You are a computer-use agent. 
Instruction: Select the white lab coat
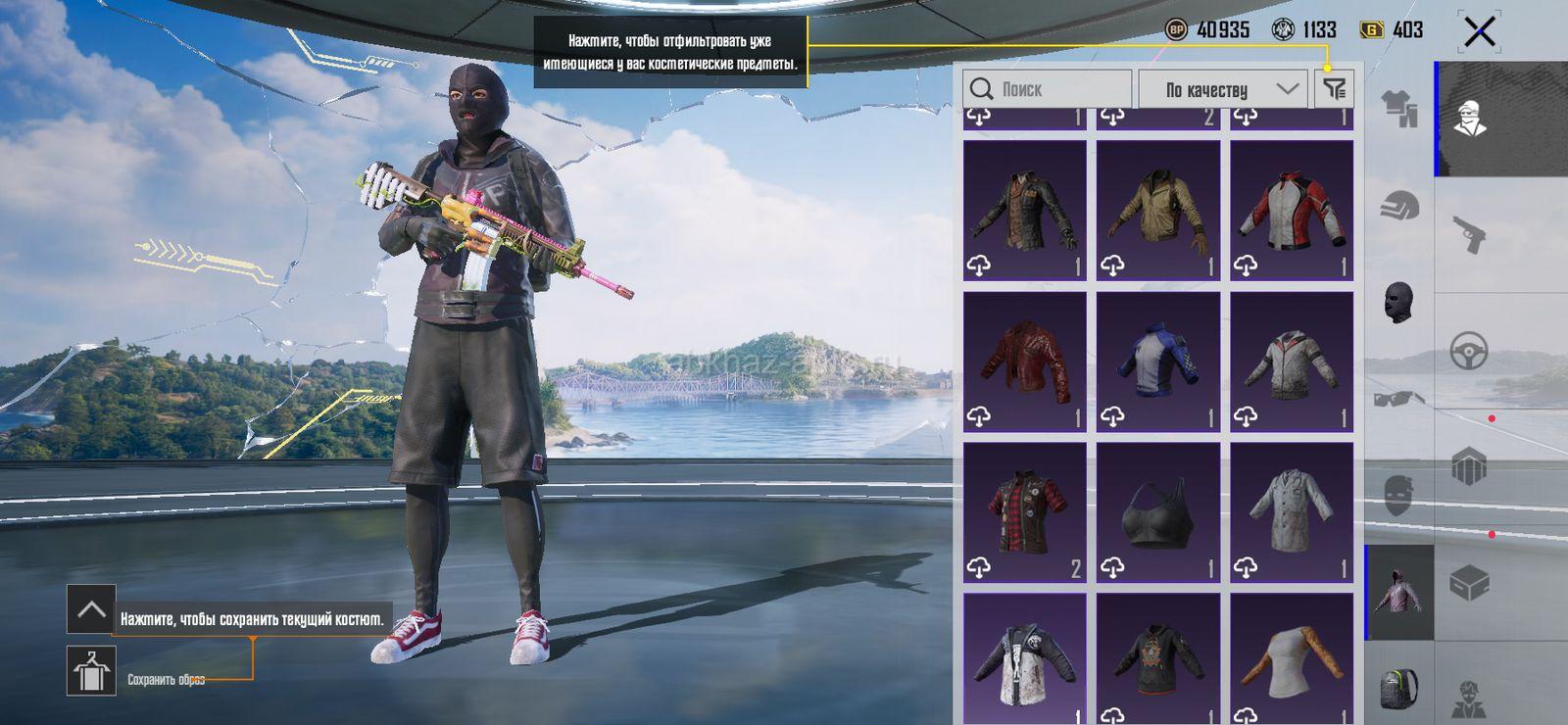coord(1291,512)
